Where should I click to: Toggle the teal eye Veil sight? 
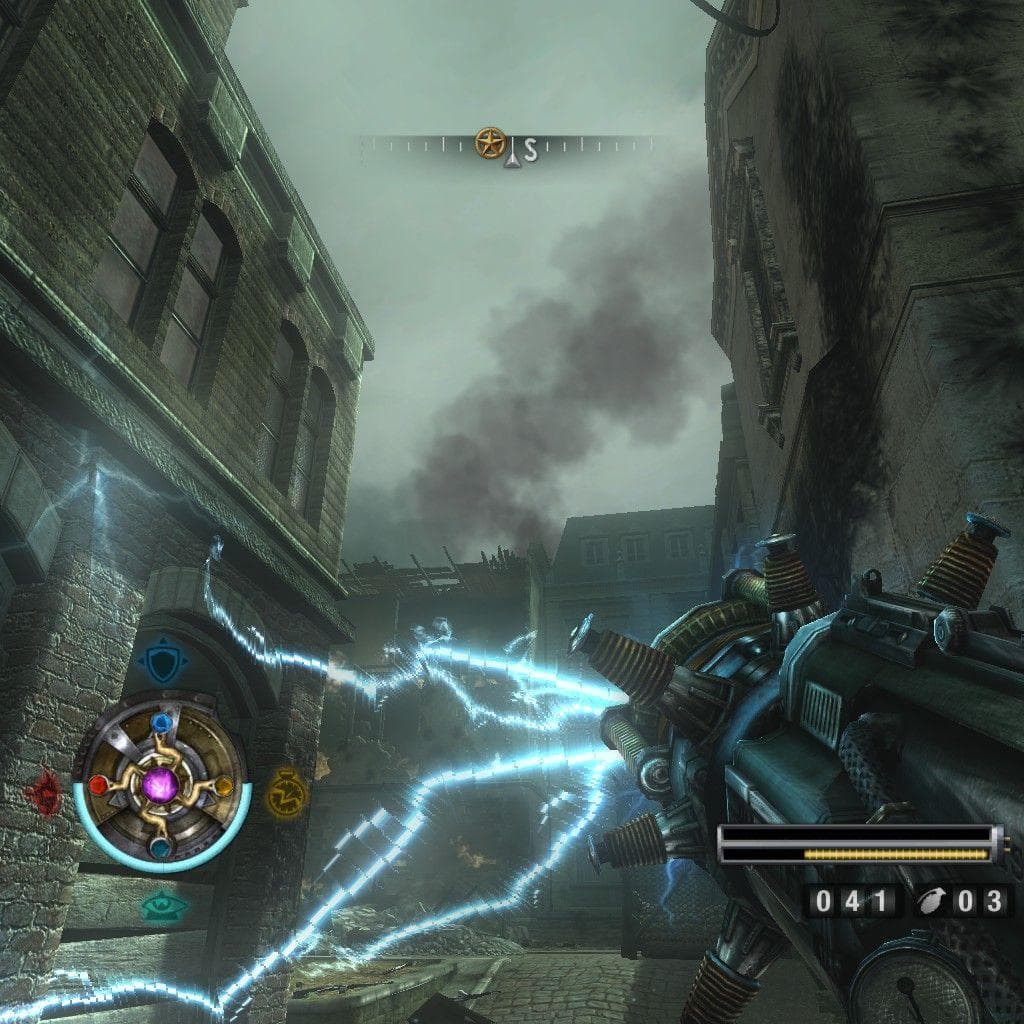(x=163, y=906)
